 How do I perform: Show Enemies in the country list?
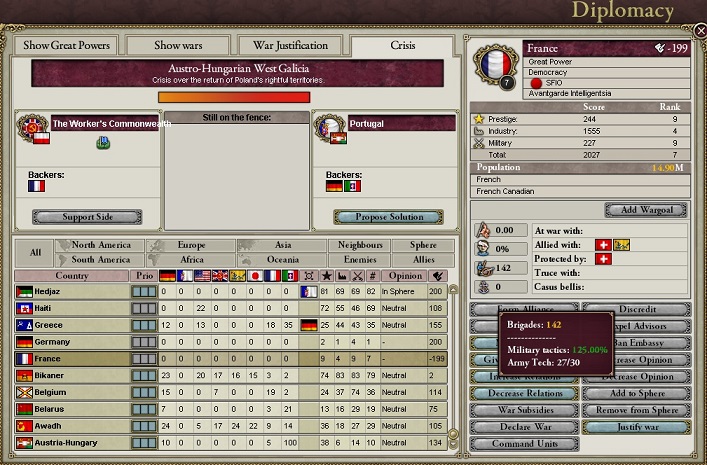(x=357, y=260)
